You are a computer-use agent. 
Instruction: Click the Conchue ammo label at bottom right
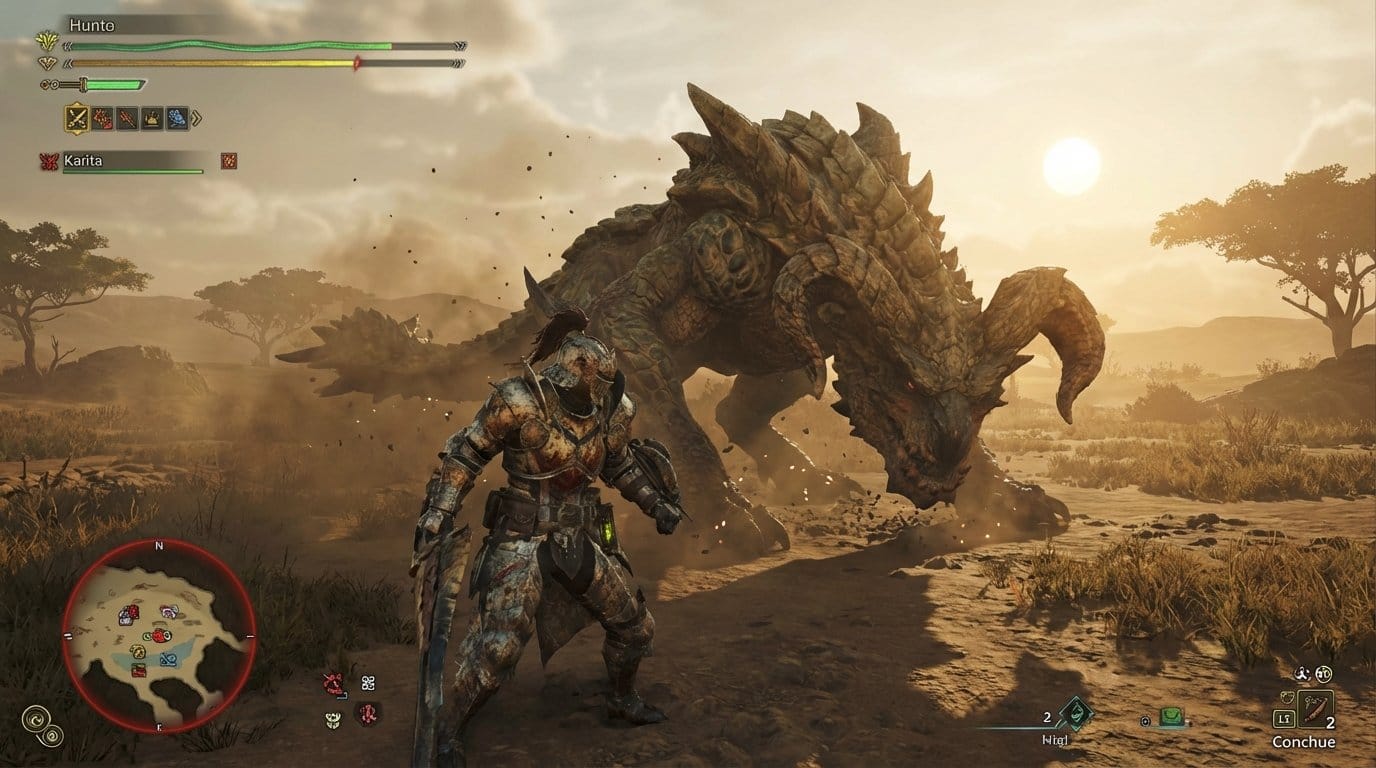(1305, 743)
